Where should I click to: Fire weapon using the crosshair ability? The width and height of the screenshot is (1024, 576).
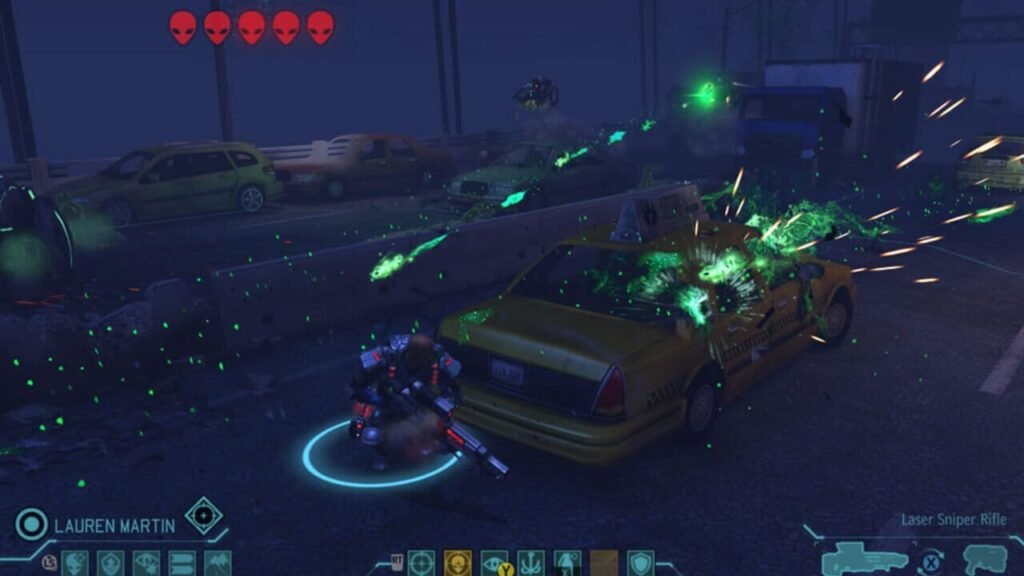pos(421,563)
